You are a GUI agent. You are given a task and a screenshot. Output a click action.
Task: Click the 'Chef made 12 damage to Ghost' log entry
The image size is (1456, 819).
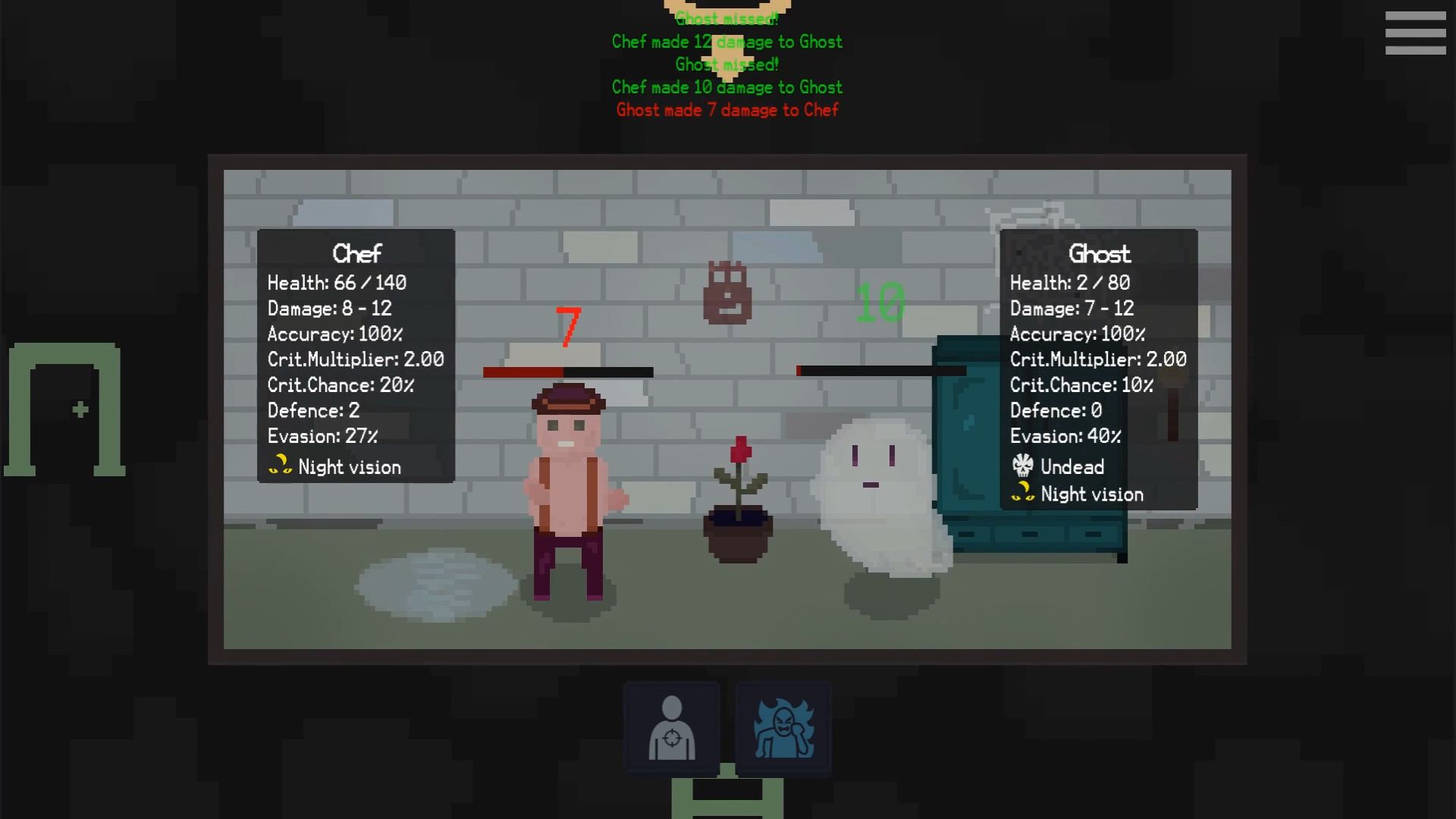tap(726, 42)
